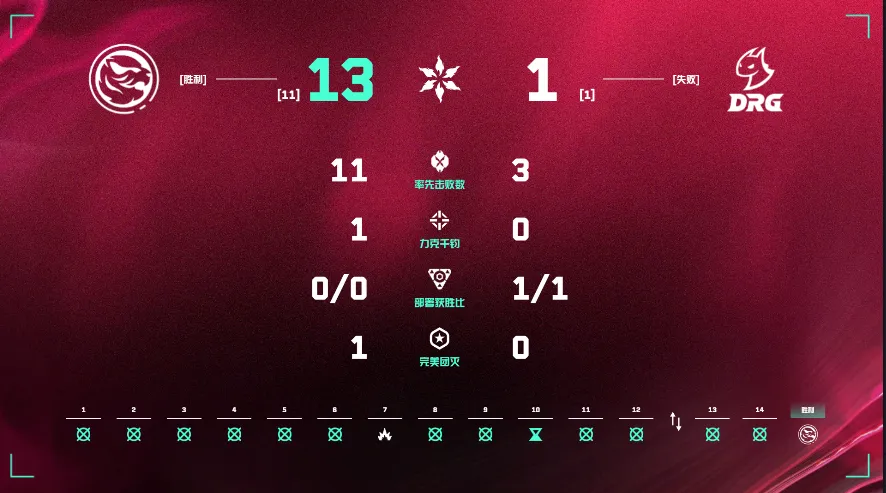Select round 3 in the round timeline

pos(184,434)
